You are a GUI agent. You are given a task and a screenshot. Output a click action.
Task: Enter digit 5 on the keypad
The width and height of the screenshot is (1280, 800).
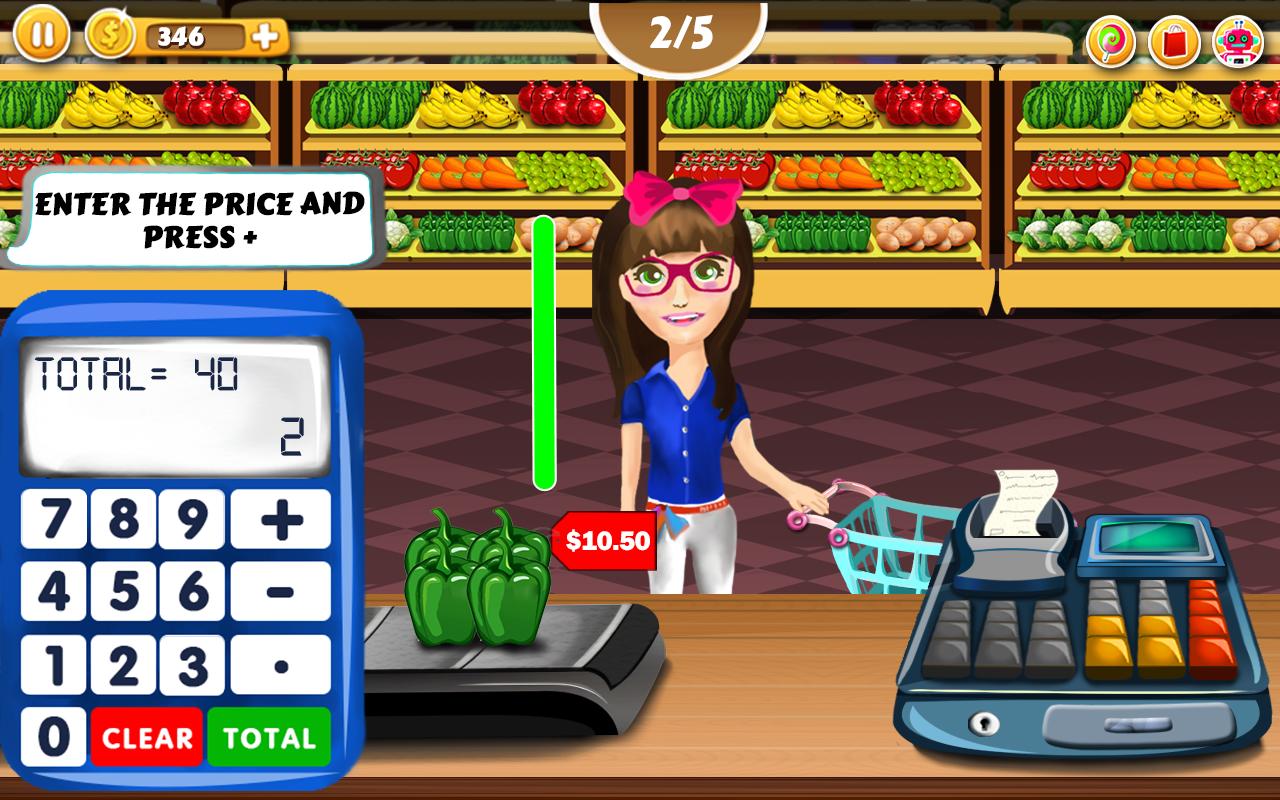point(123,592)
